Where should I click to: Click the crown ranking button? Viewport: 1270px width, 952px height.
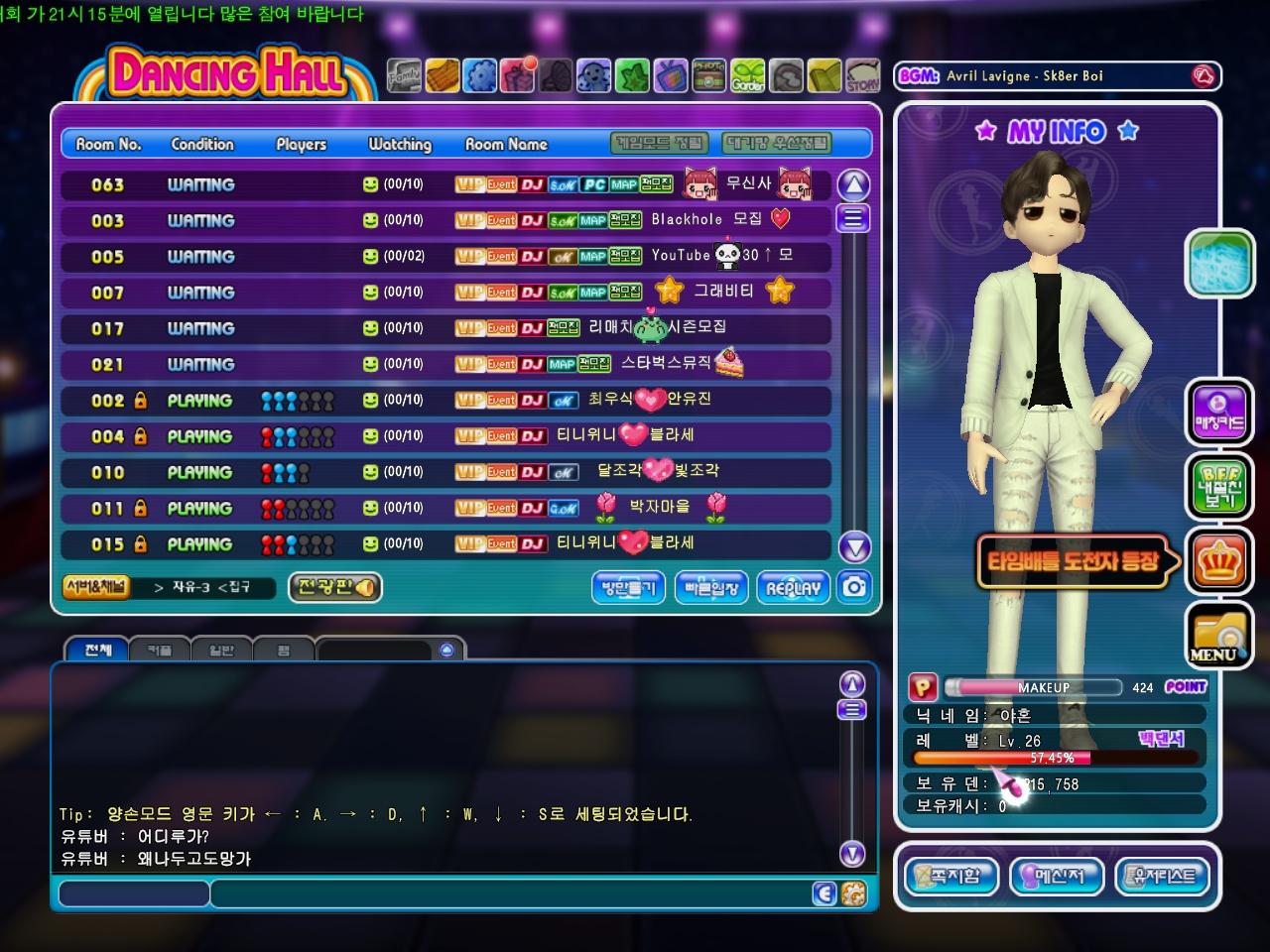click(x=1219, y=562)
